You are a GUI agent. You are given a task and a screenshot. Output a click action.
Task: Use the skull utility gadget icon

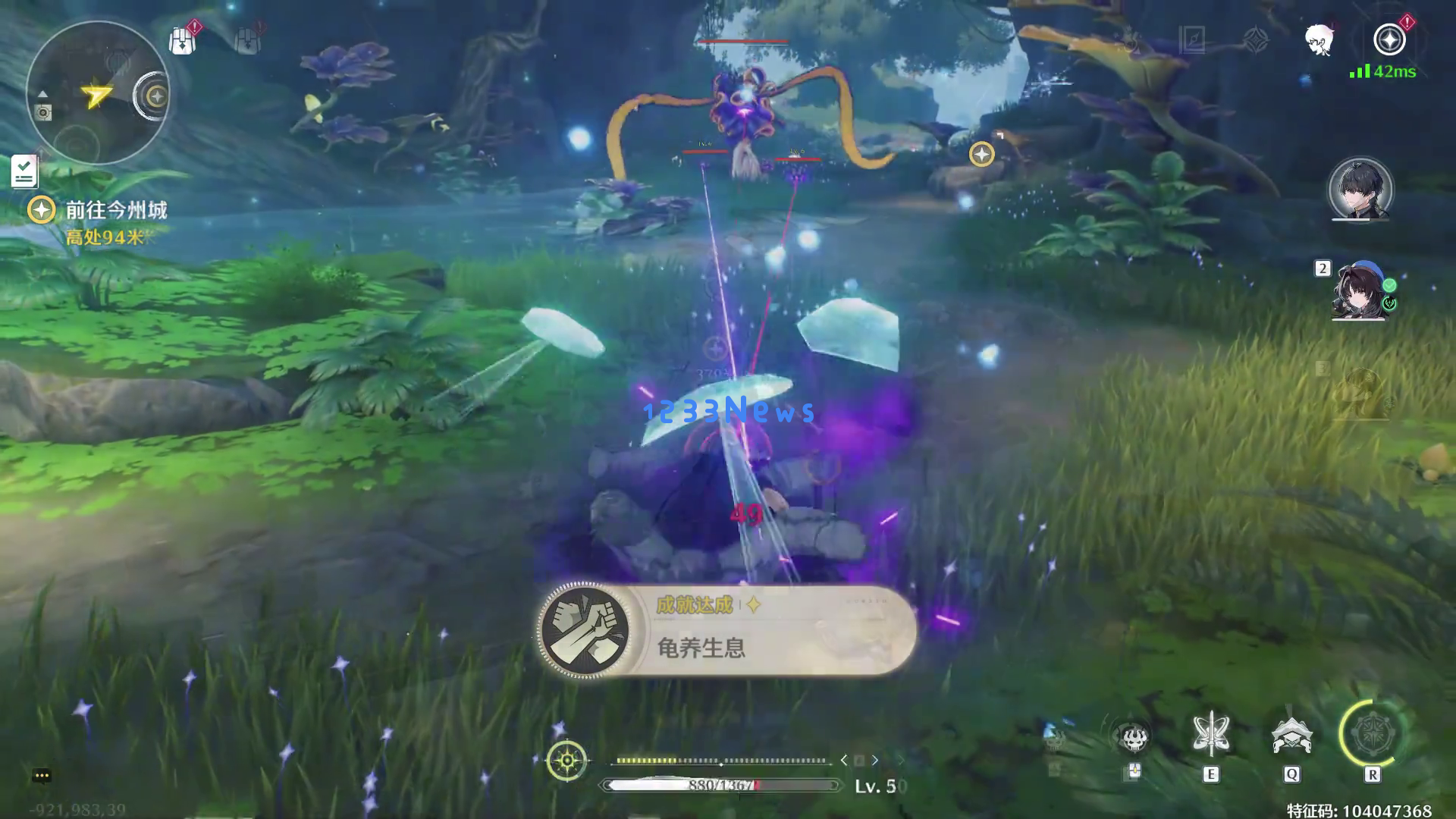pyautogui.click(x=1133, y=737)
